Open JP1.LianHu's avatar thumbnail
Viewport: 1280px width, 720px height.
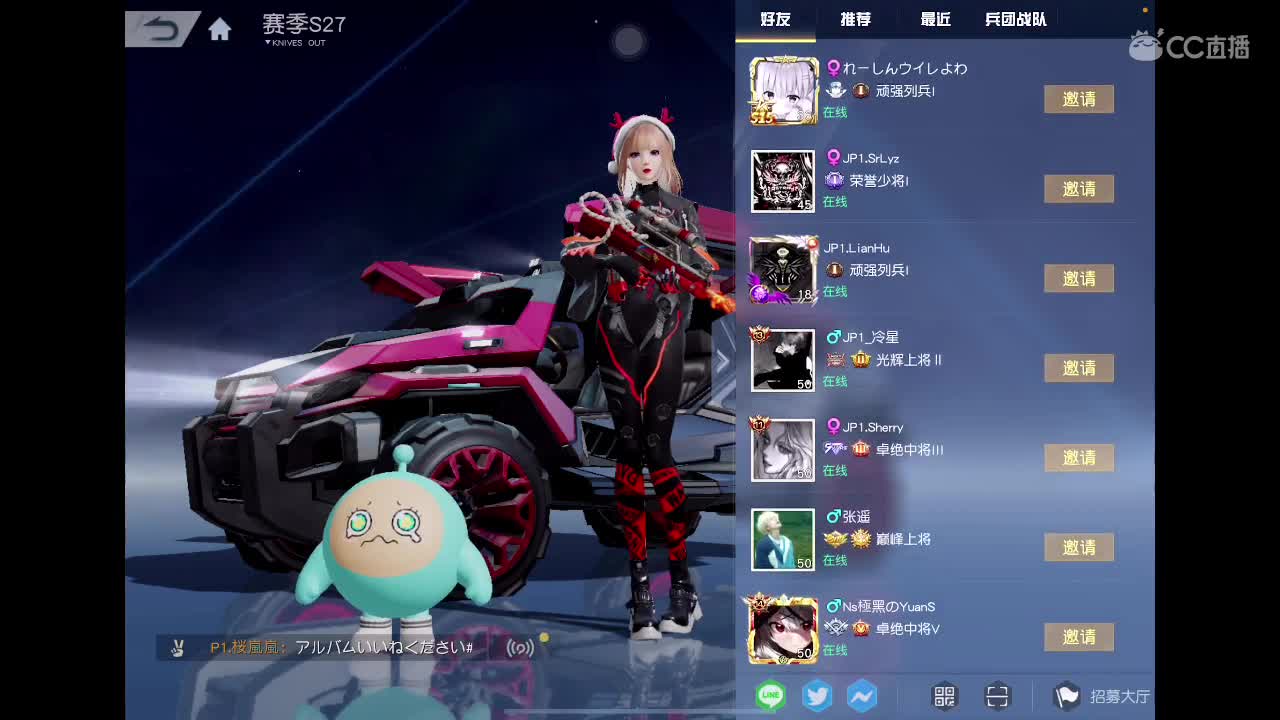pyautogui.click(x=783, y=270)
